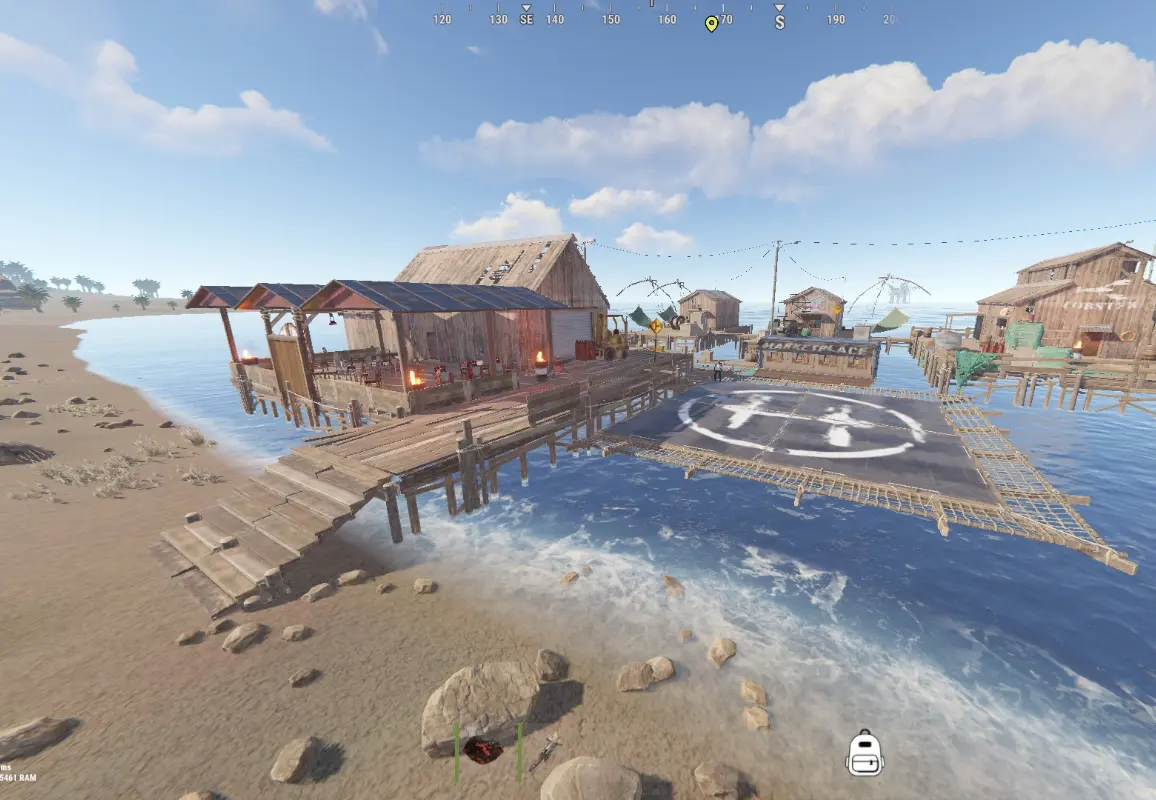Open the backpack inventory icon
This screenshot has width=1156, height=800.
864,753
